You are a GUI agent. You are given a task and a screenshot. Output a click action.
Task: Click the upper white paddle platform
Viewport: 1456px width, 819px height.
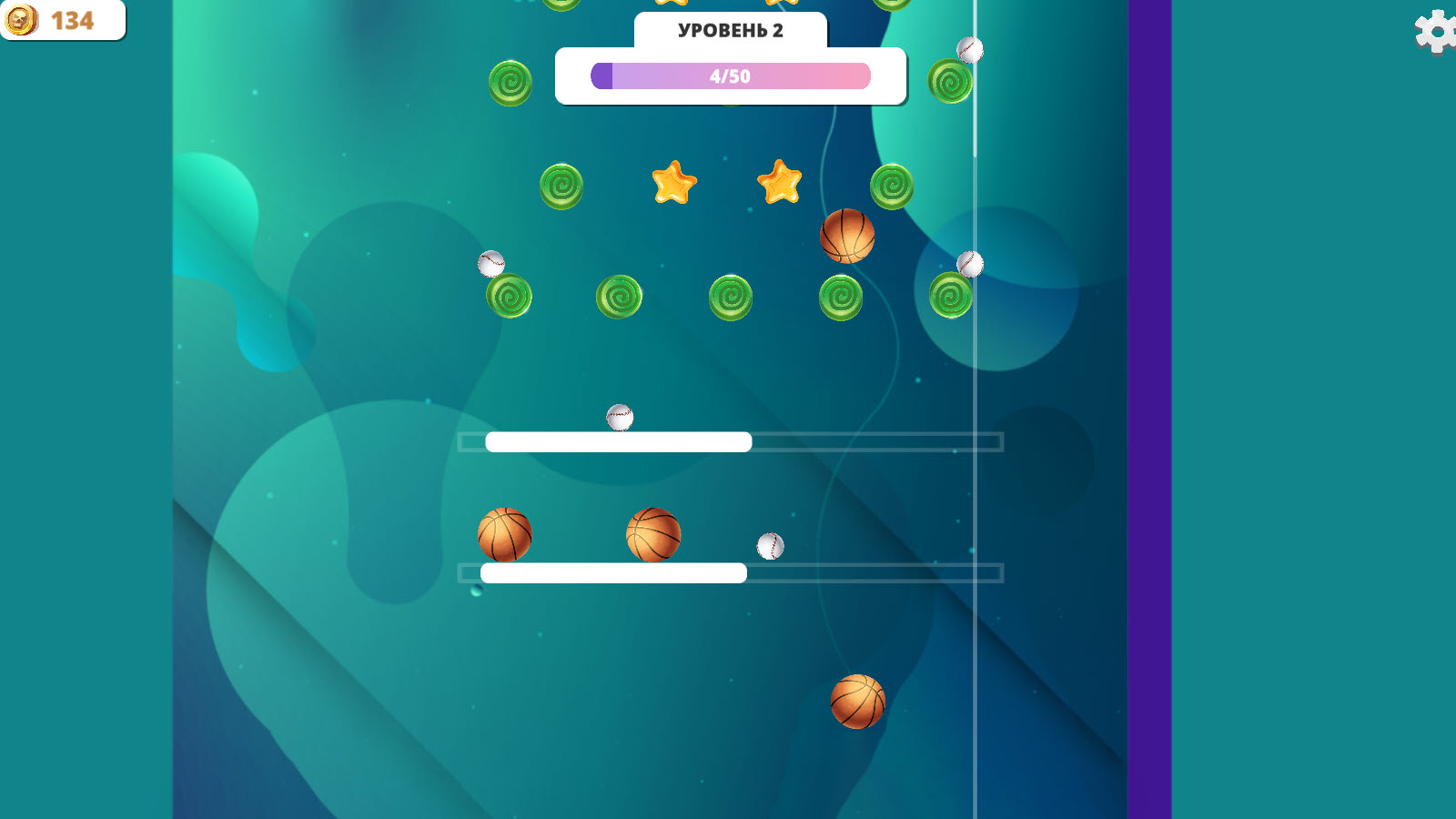click(x=618, y=442)
